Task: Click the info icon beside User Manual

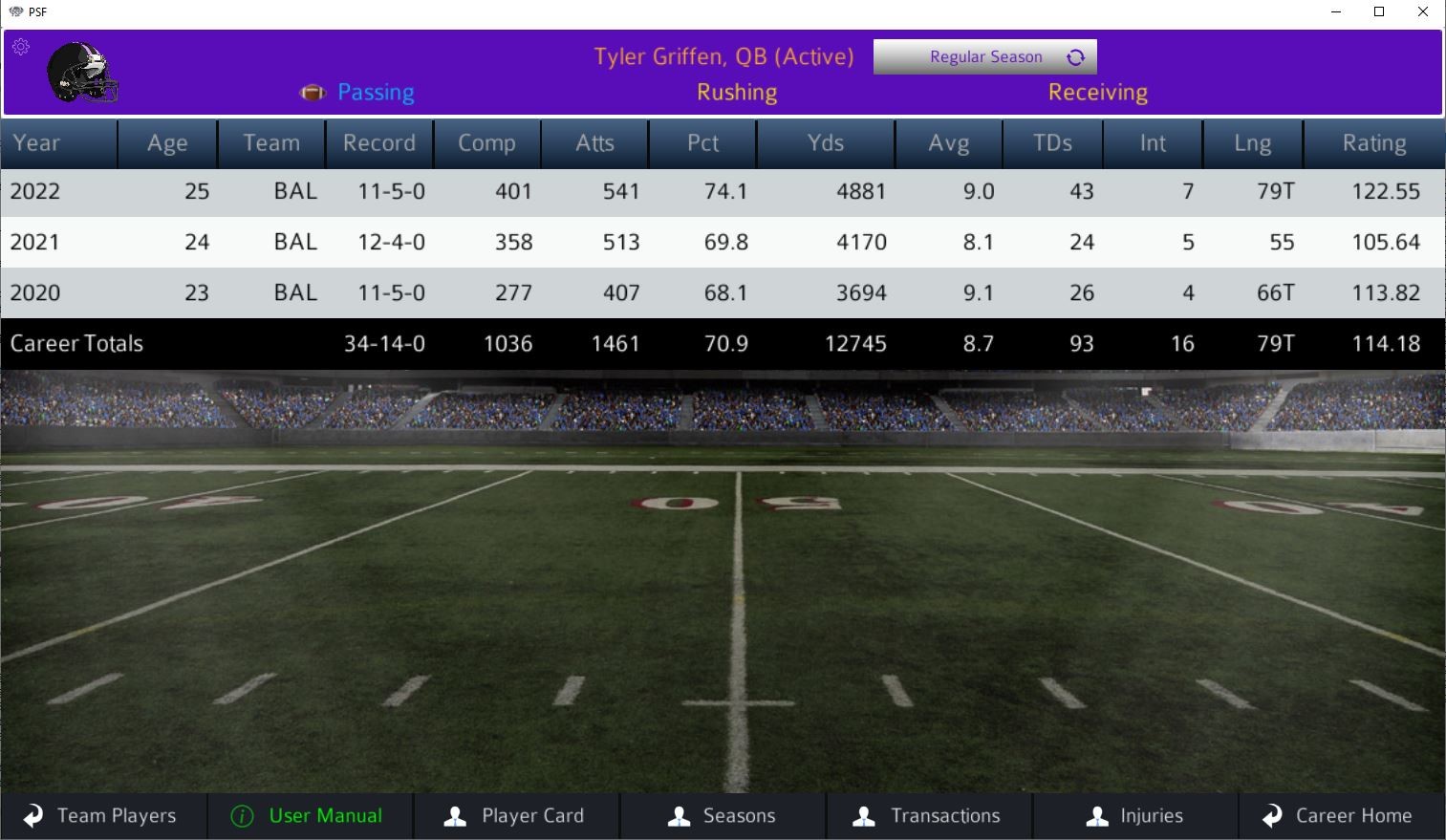Action: click(242, 816)
